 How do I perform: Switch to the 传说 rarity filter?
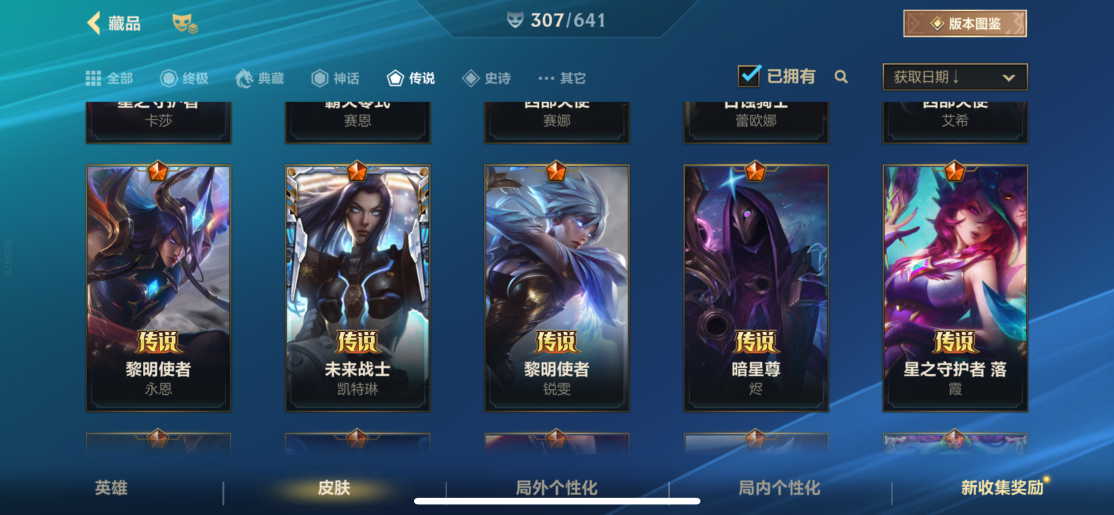coord(410,78)
